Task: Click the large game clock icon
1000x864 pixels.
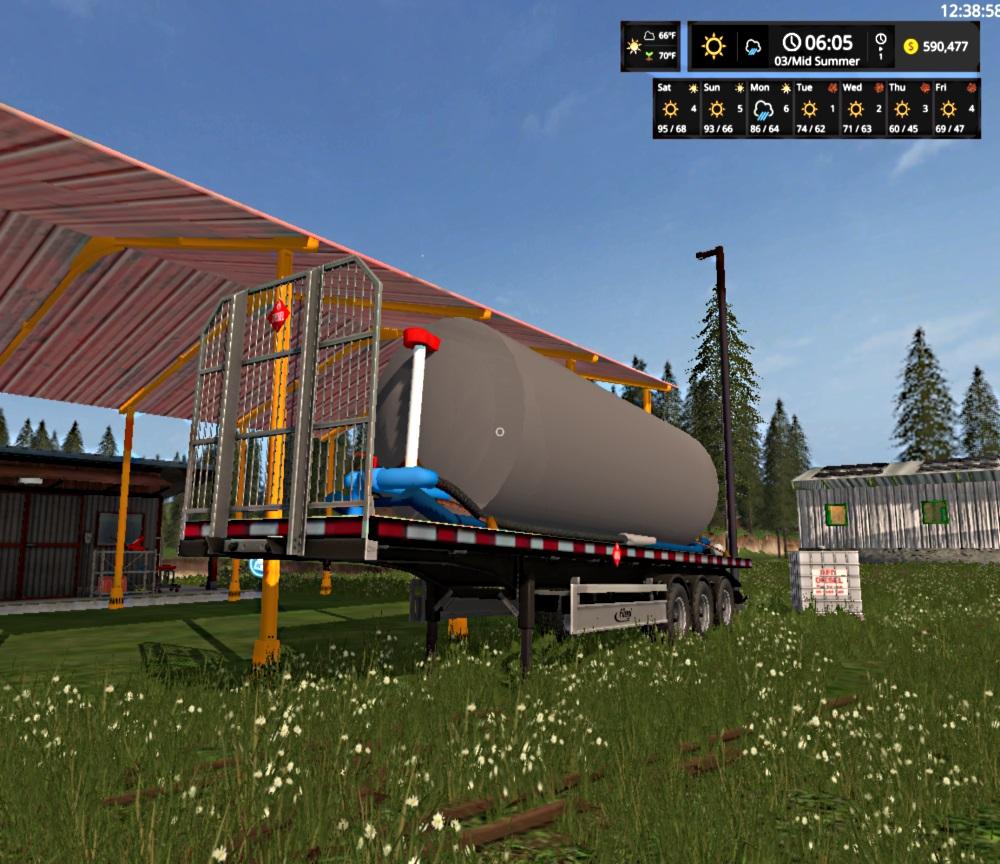Action: tap(792, 42)
